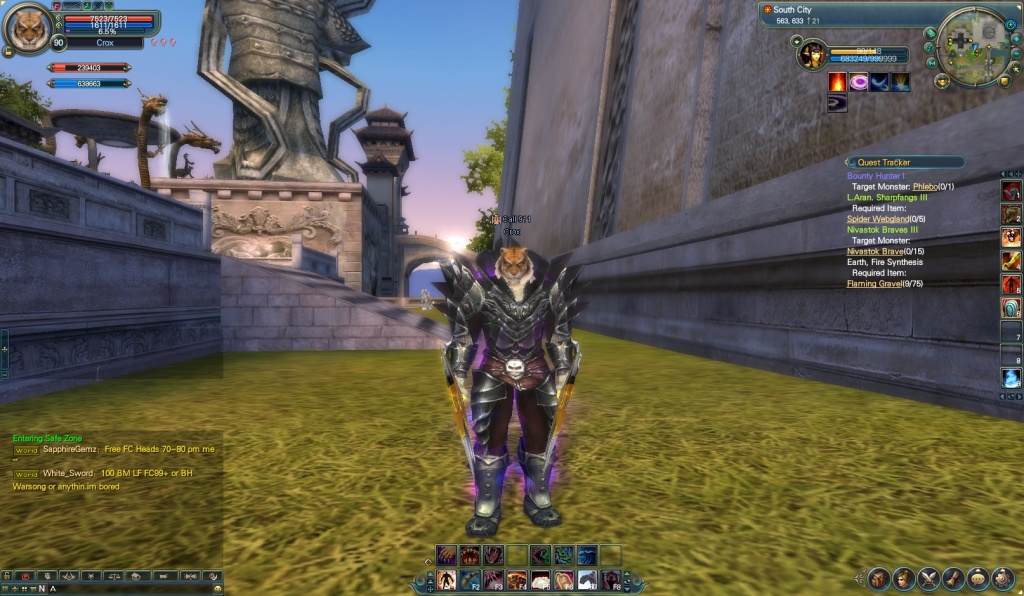The image size is (1024, 596).
Task: Toggle the chat lock padlock button
Action: tap(7, 576)
